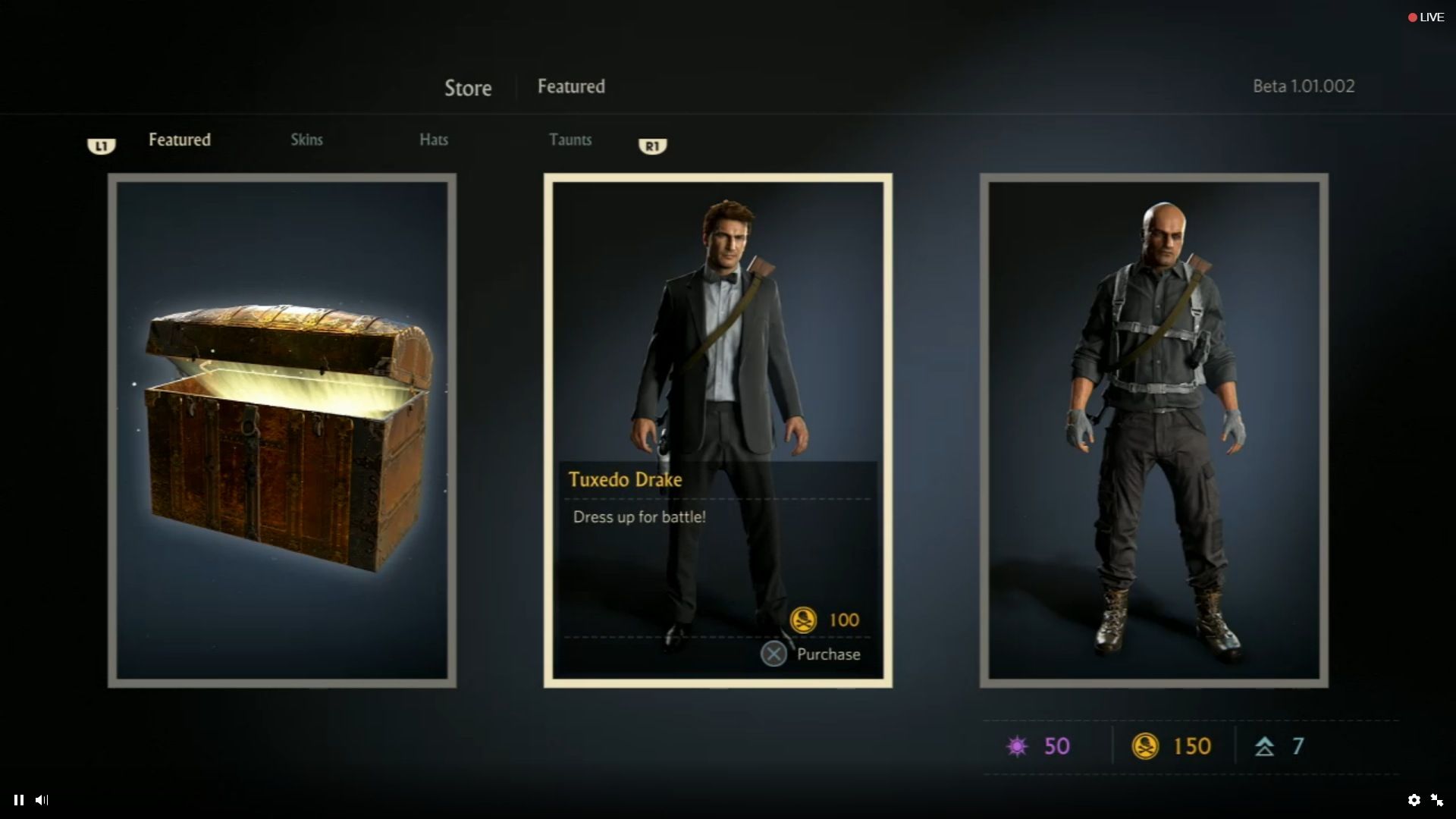Screen dimensions: 1456x819
Task: Select the Featured store section
Action: coord(180,140)
